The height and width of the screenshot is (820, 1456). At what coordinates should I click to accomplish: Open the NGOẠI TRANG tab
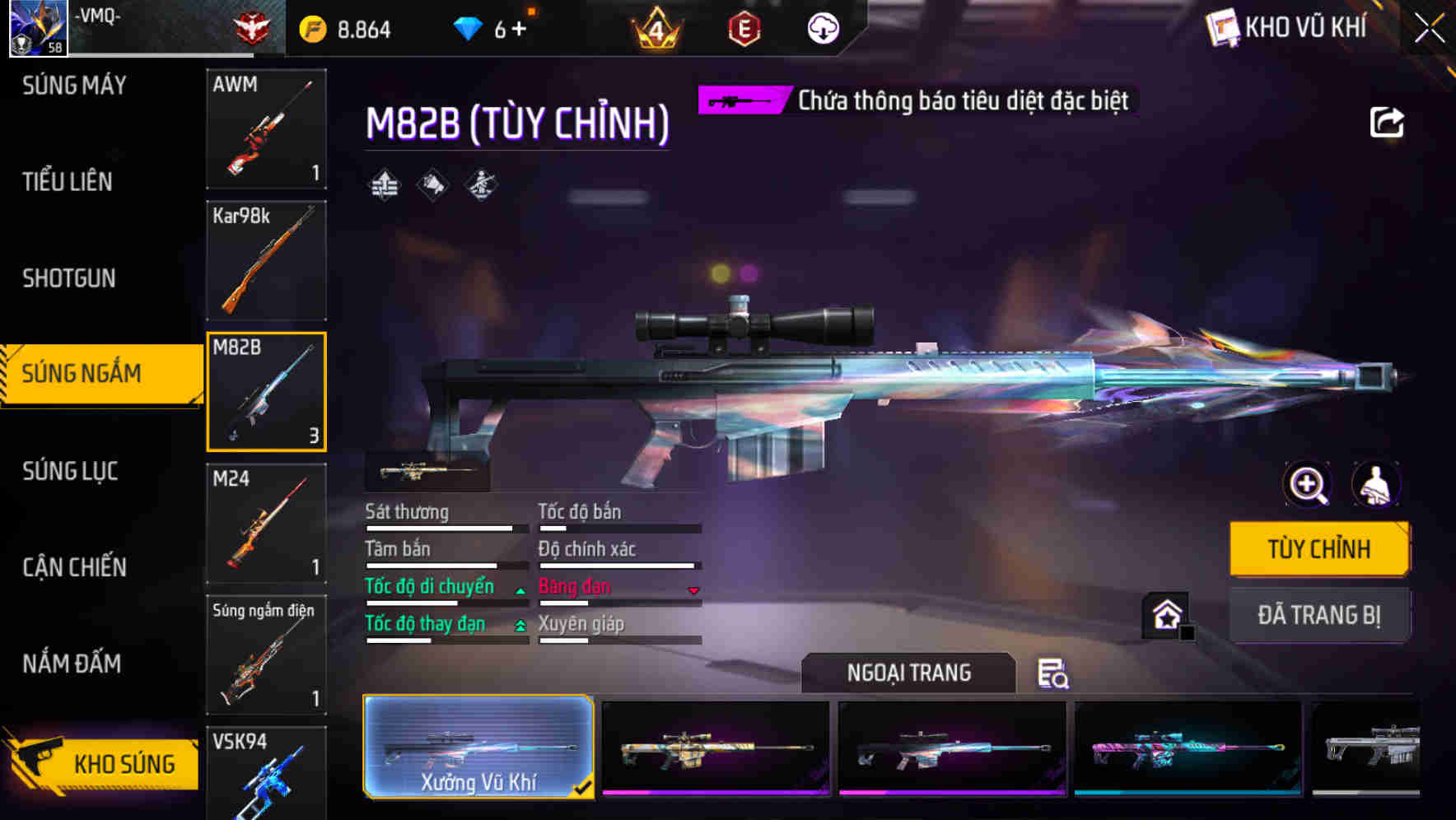click(908, 672)
